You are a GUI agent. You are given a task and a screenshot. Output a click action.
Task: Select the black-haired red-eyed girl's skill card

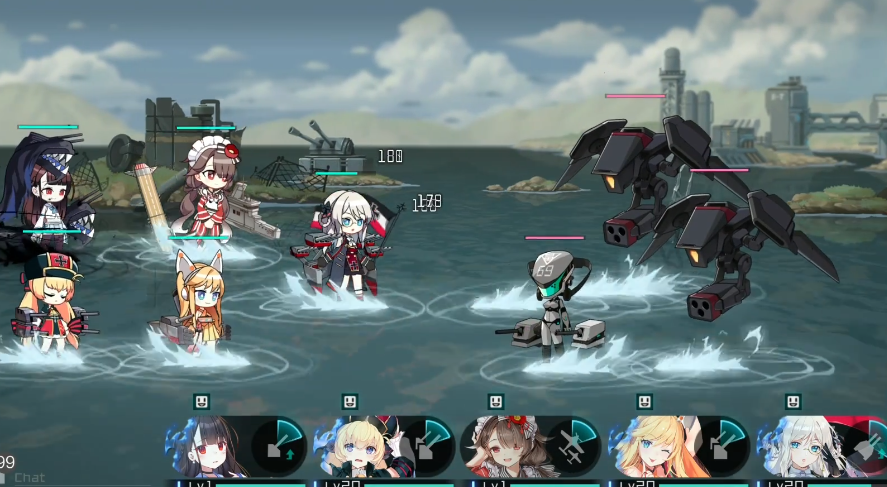(236, 447)
